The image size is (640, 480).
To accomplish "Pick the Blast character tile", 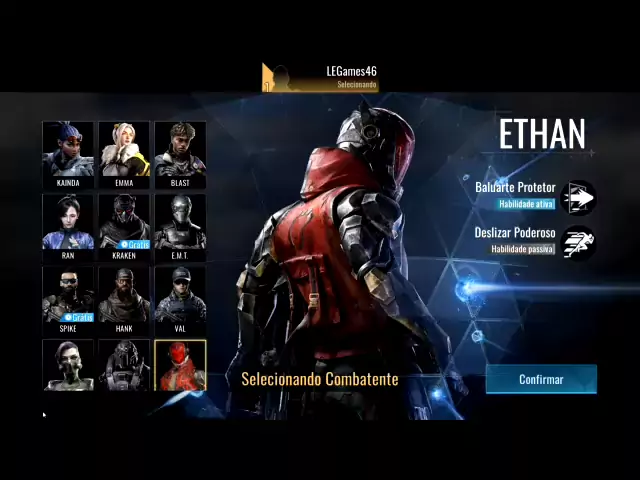I will pos(180,154).
